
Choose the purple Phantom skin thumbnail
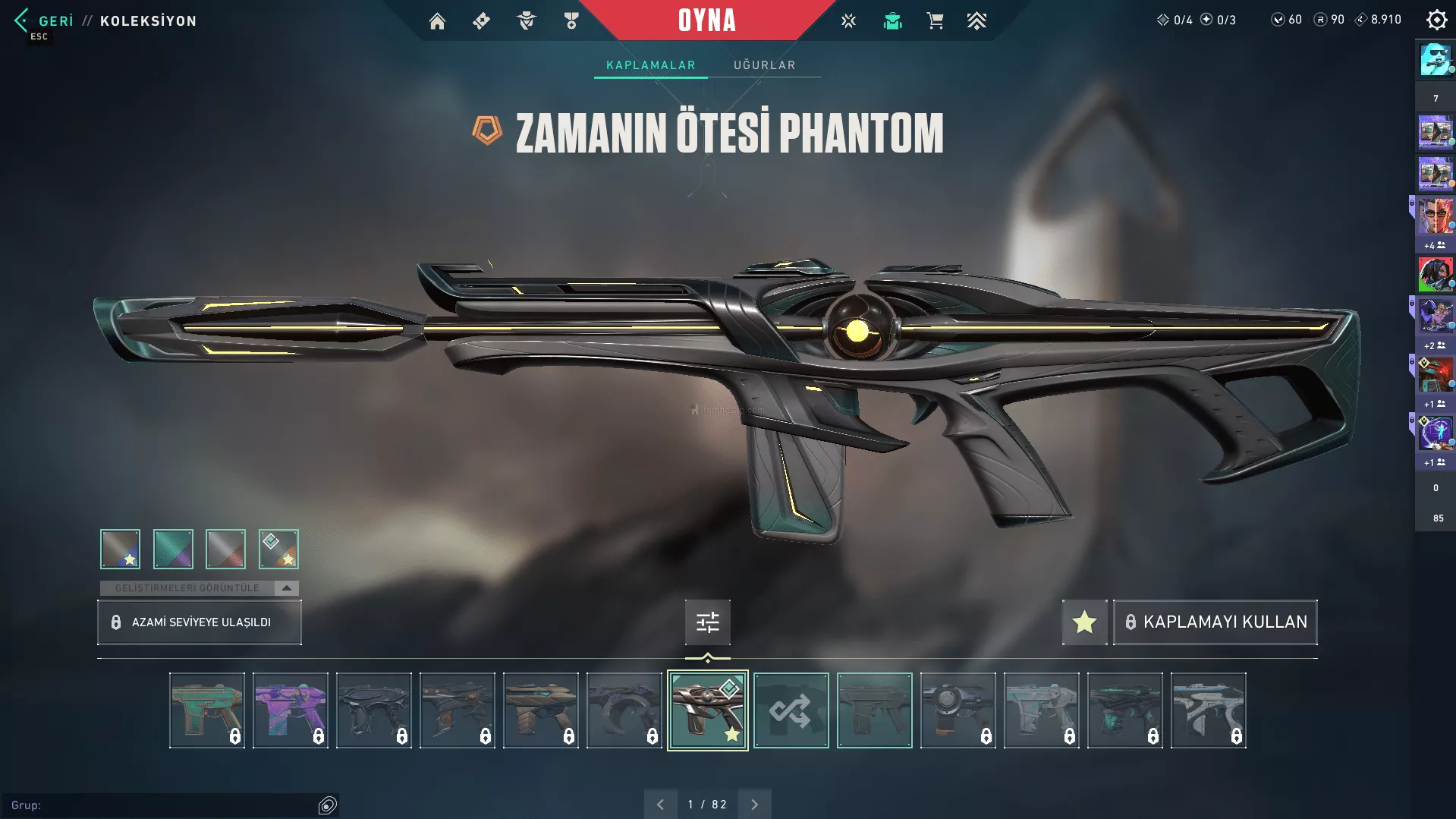[x=290, y=710]
